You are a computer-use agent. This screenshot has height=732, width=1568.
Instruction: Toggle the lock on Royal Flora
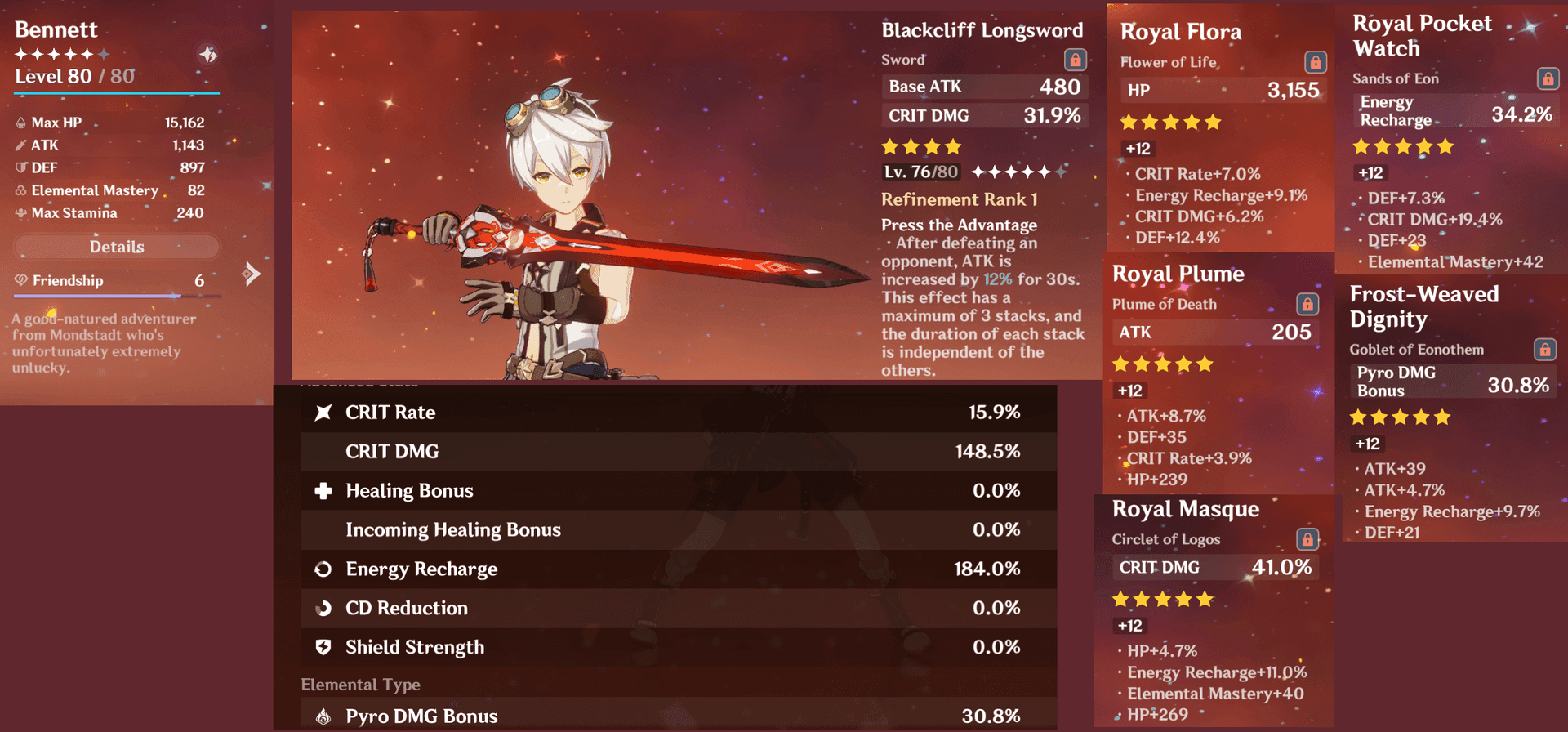[1315, 62]
